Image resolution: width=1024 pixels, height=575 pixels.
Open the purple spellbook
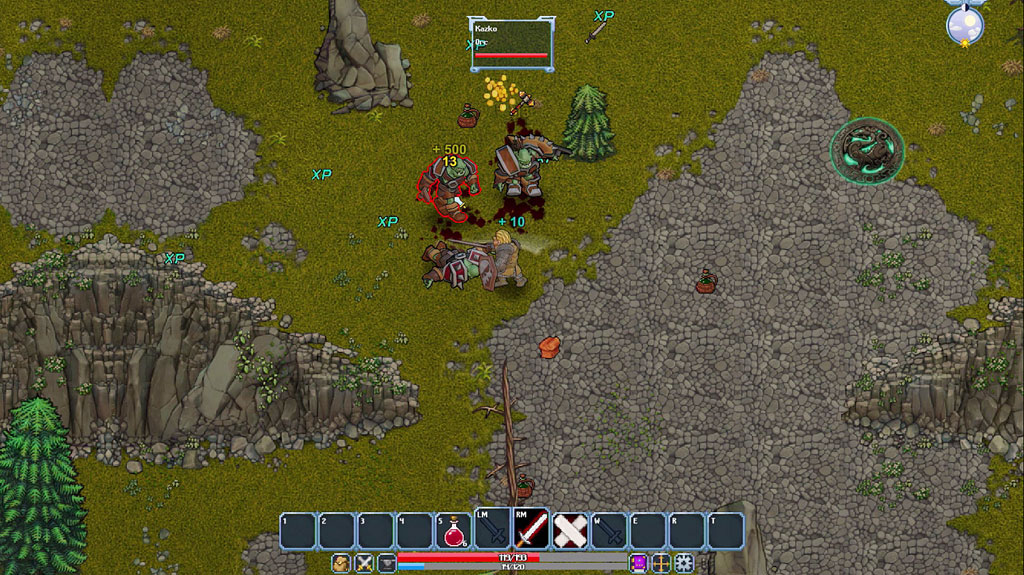tap(639, 563)
